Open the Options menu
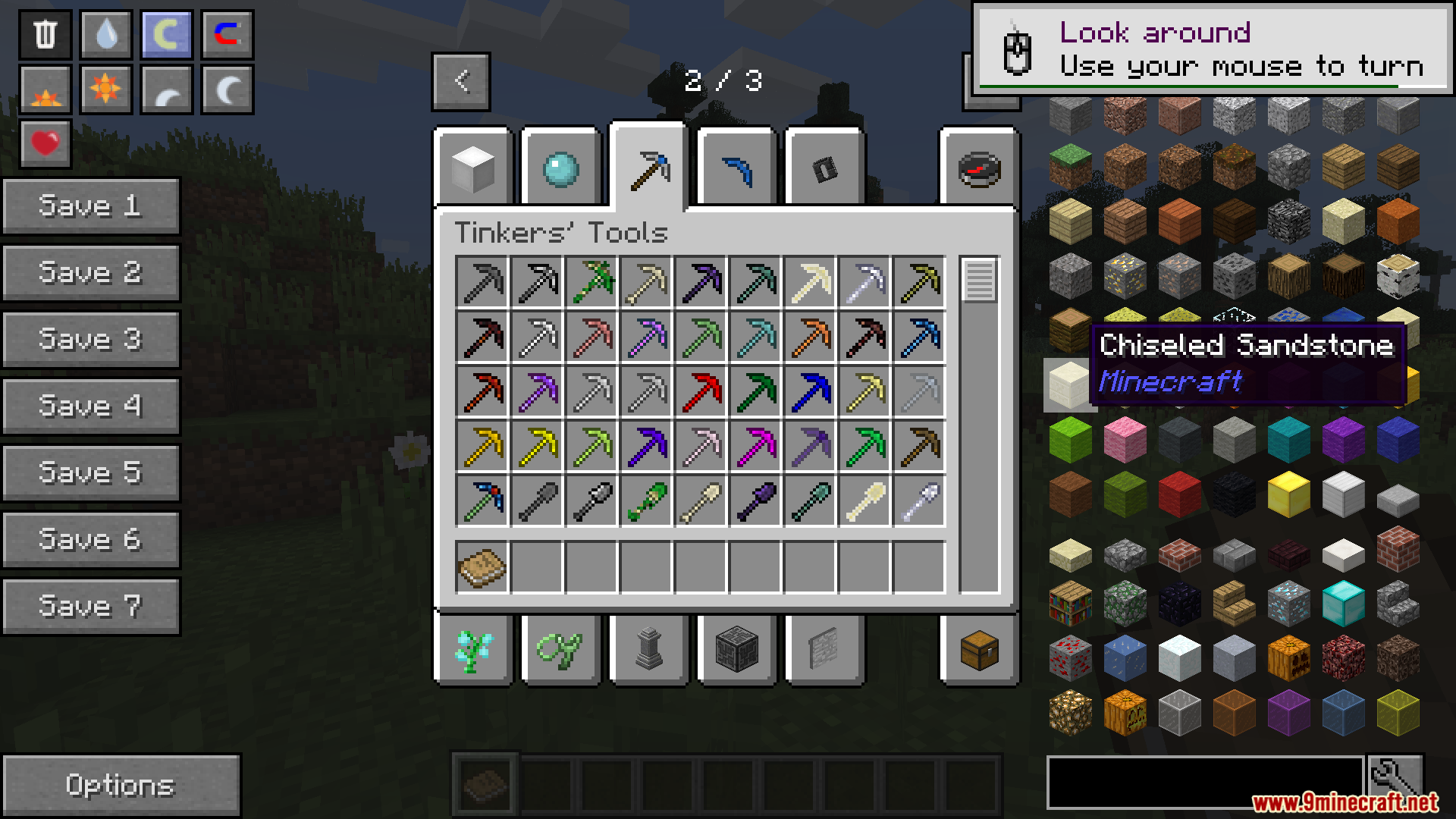Screen dimensions: 1456x819 tap(121, 785)
